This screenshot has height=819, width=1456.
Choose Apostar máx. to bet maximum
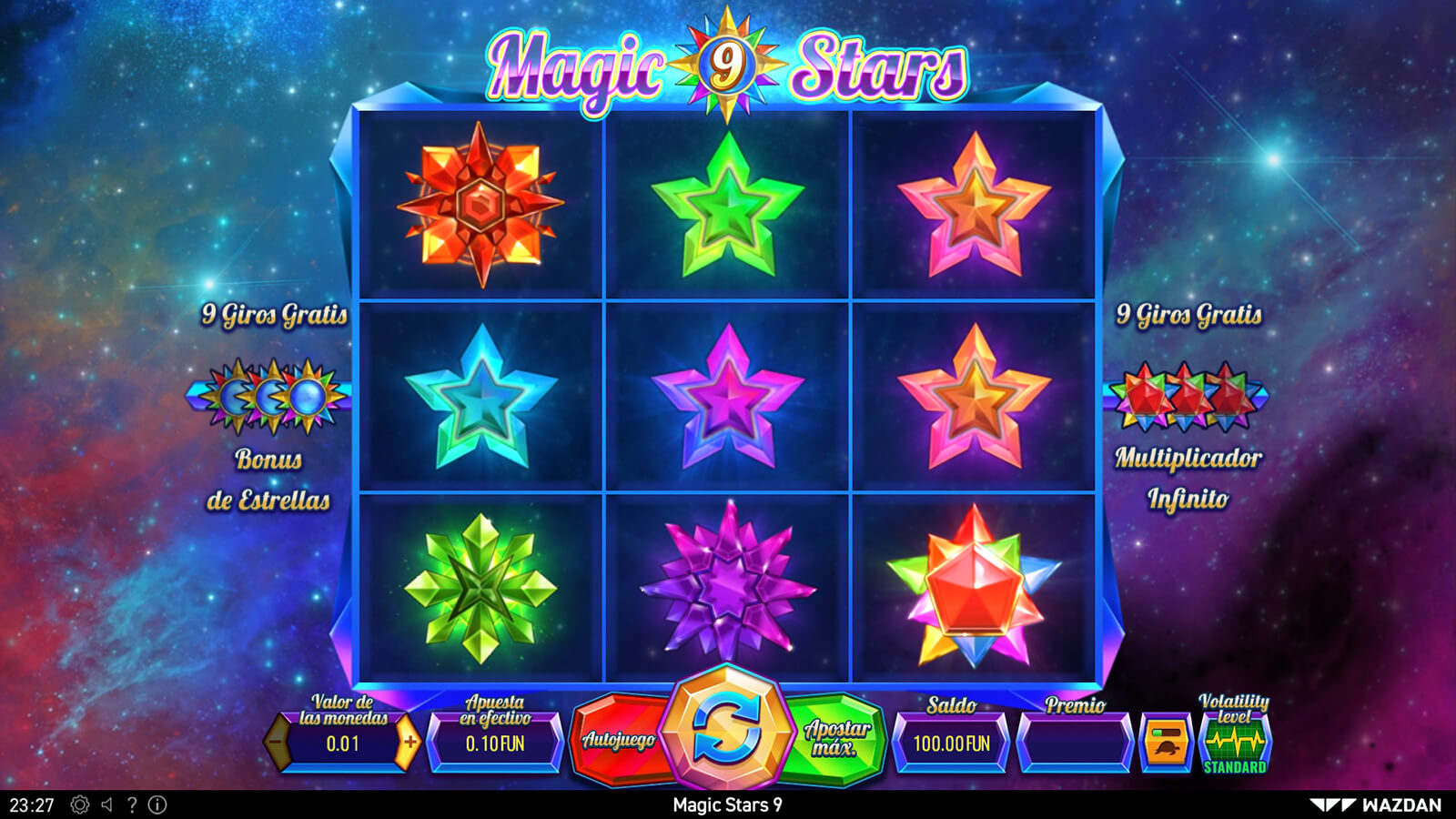pos(837,738)
